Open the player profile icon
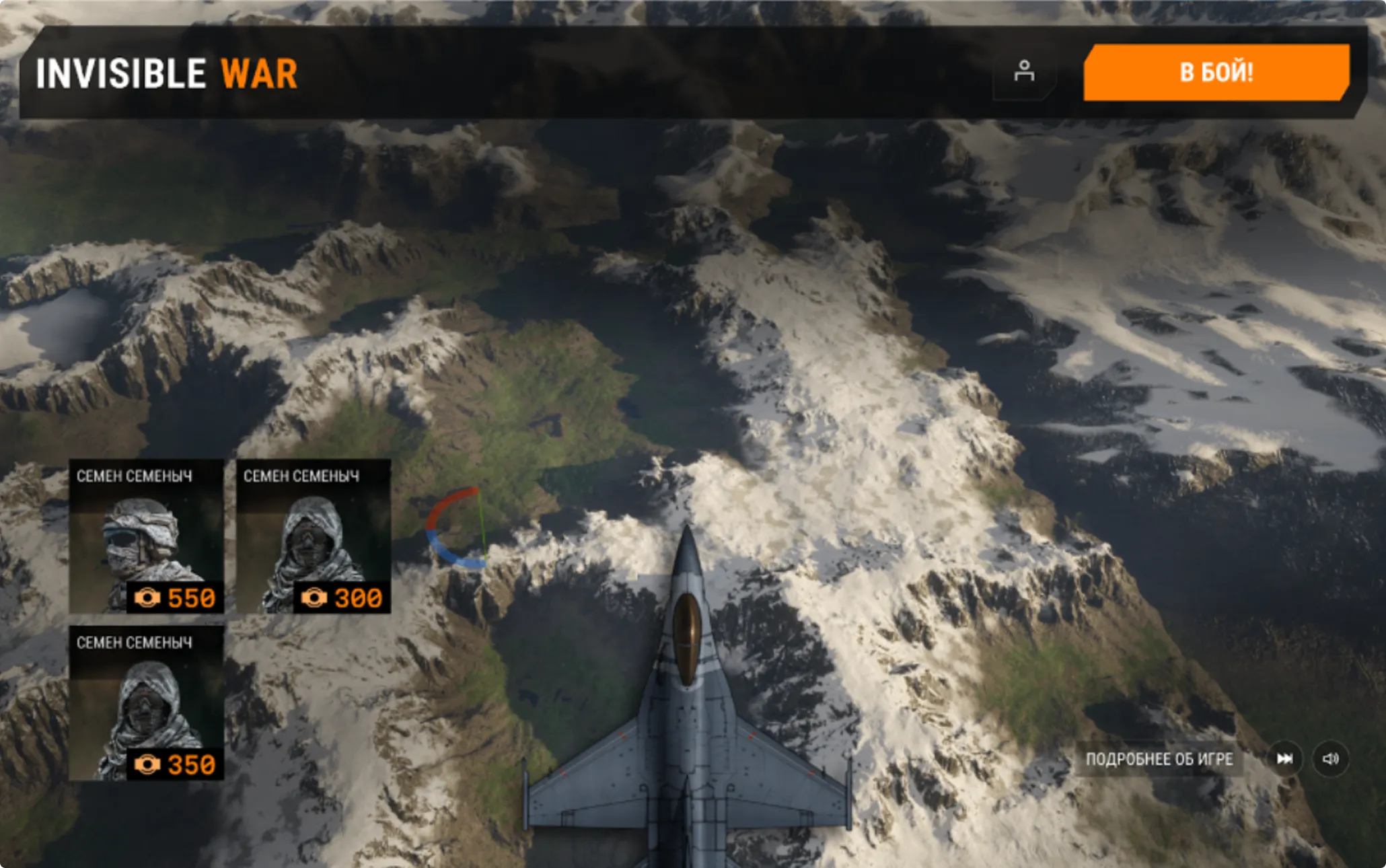 pos(1024,71)
